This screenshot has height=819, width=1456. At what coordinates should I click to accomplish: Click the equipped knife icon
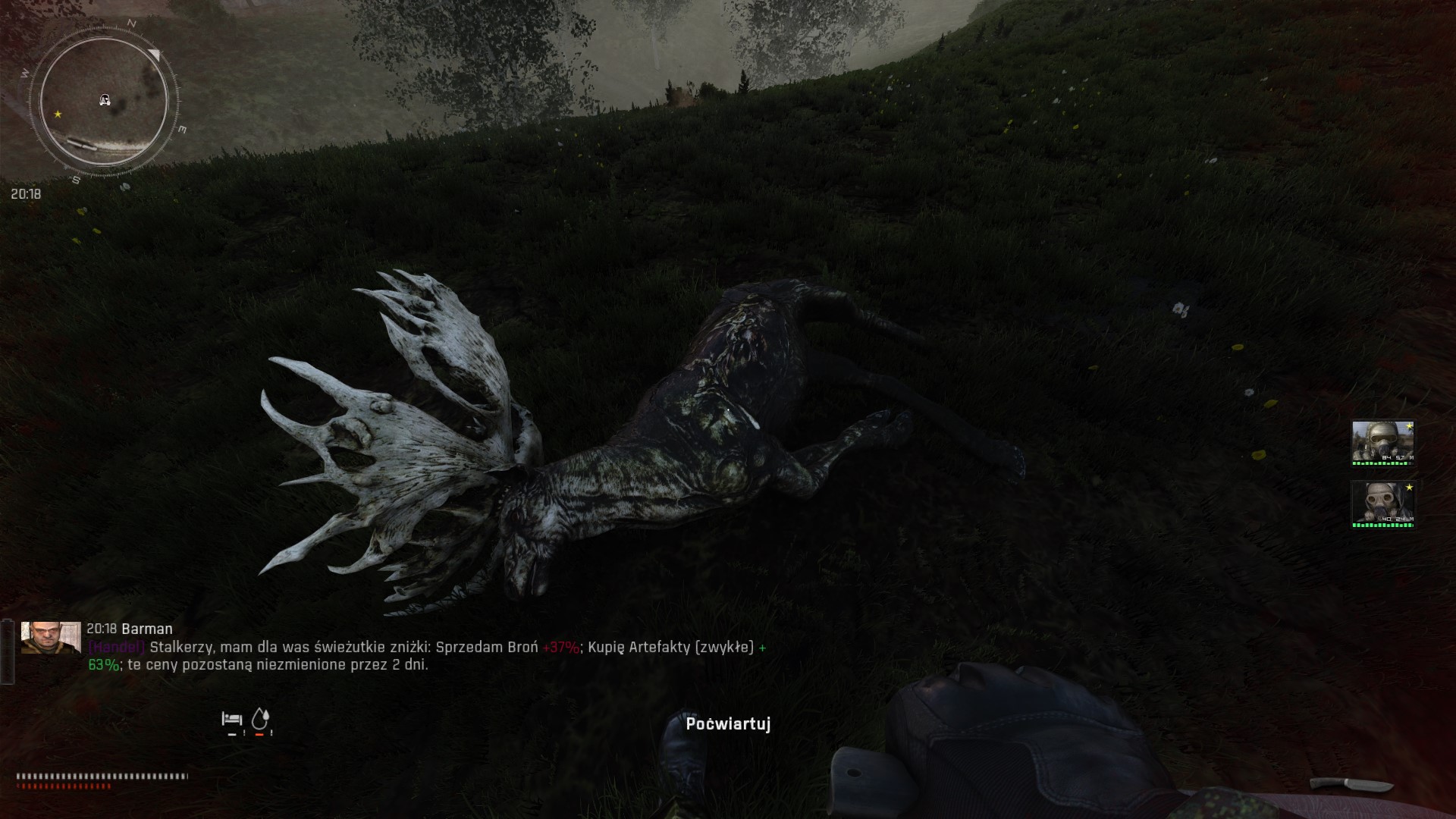tap(1351, 784)
